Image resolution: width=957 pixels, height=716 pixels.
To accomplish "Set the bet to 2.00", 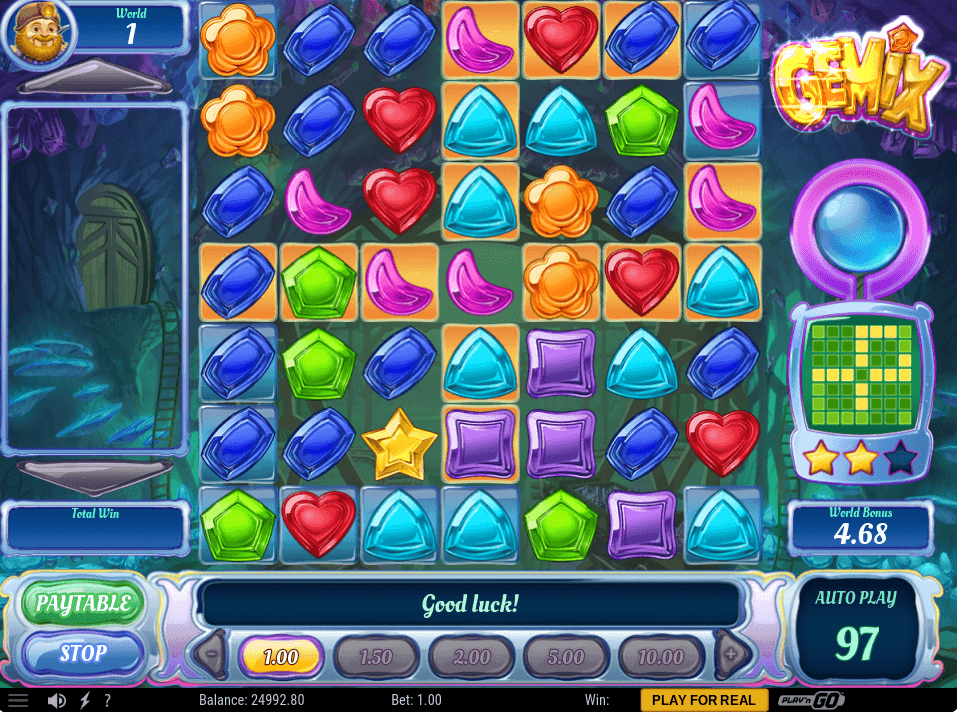I will [x=471, y=657].
